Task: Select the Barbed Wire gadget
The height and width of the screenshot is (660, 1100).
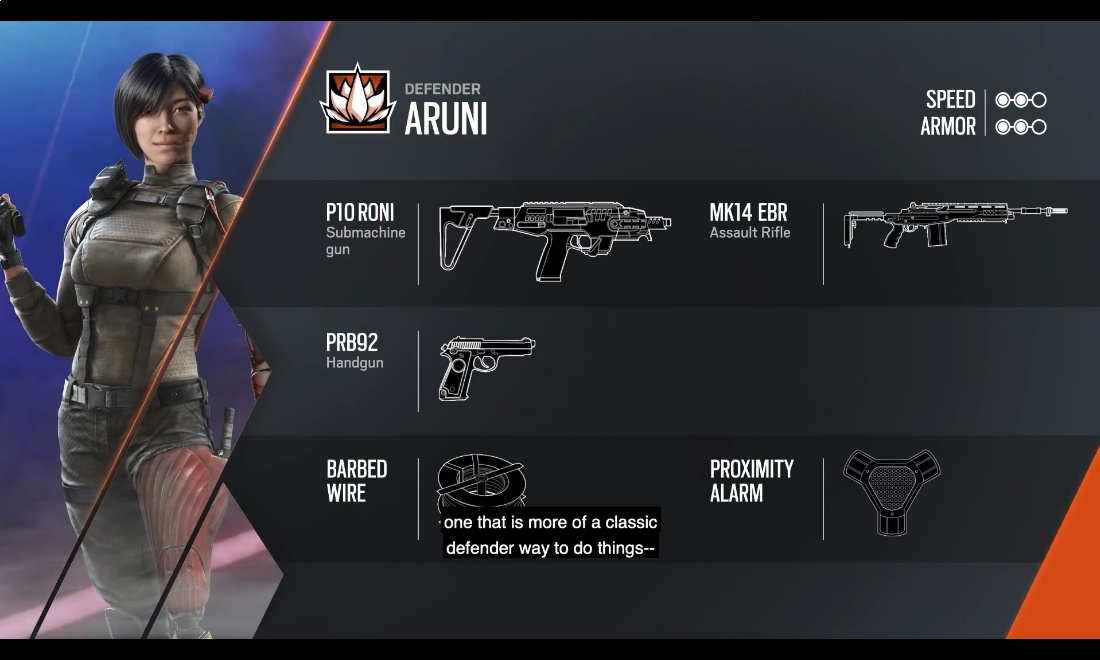Action: [x=480, y=482]
